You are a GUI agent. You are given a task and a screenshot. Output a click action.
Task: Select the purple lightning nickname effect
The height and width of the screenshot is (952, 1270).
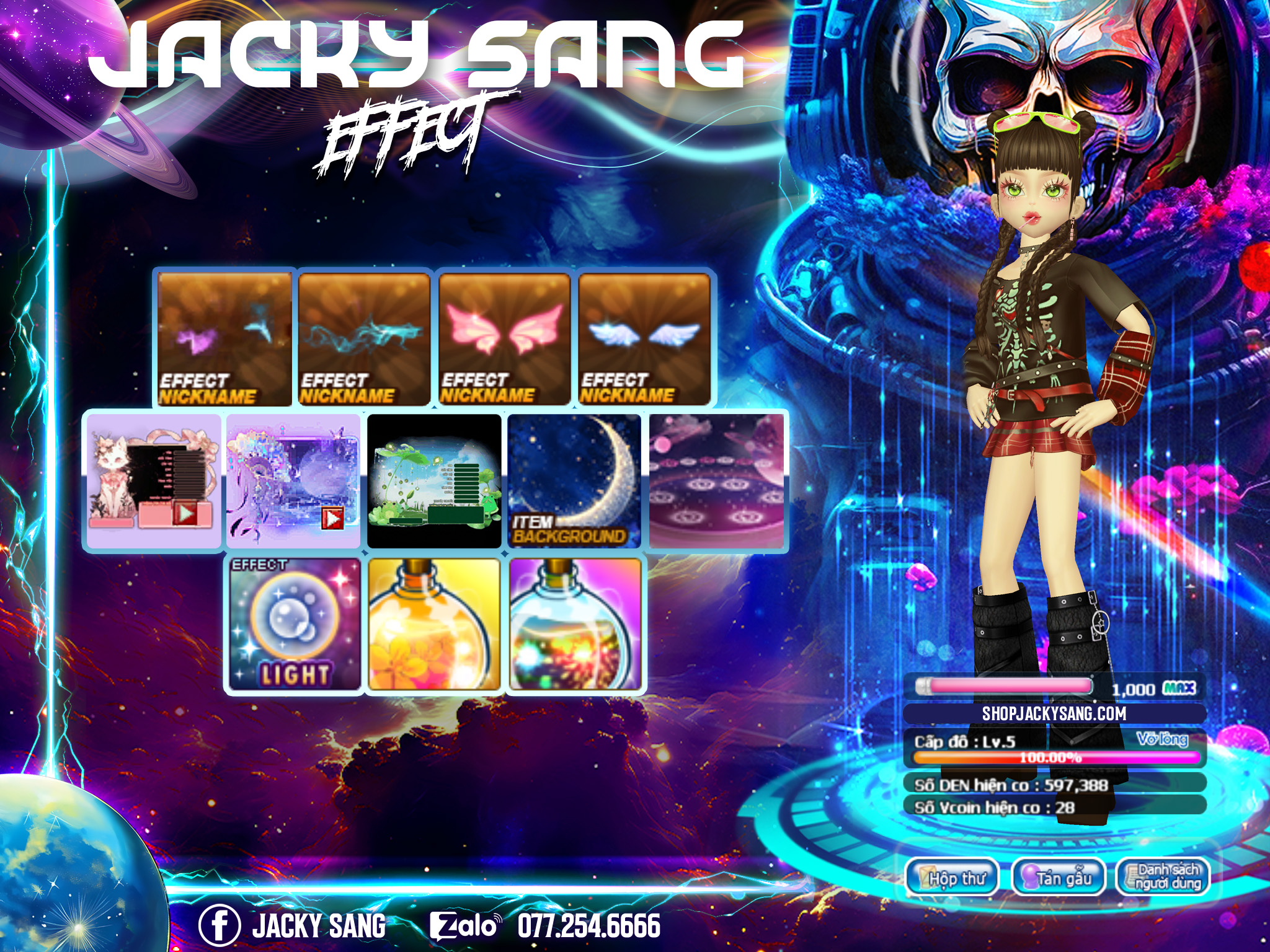click(x=224, y=339)
